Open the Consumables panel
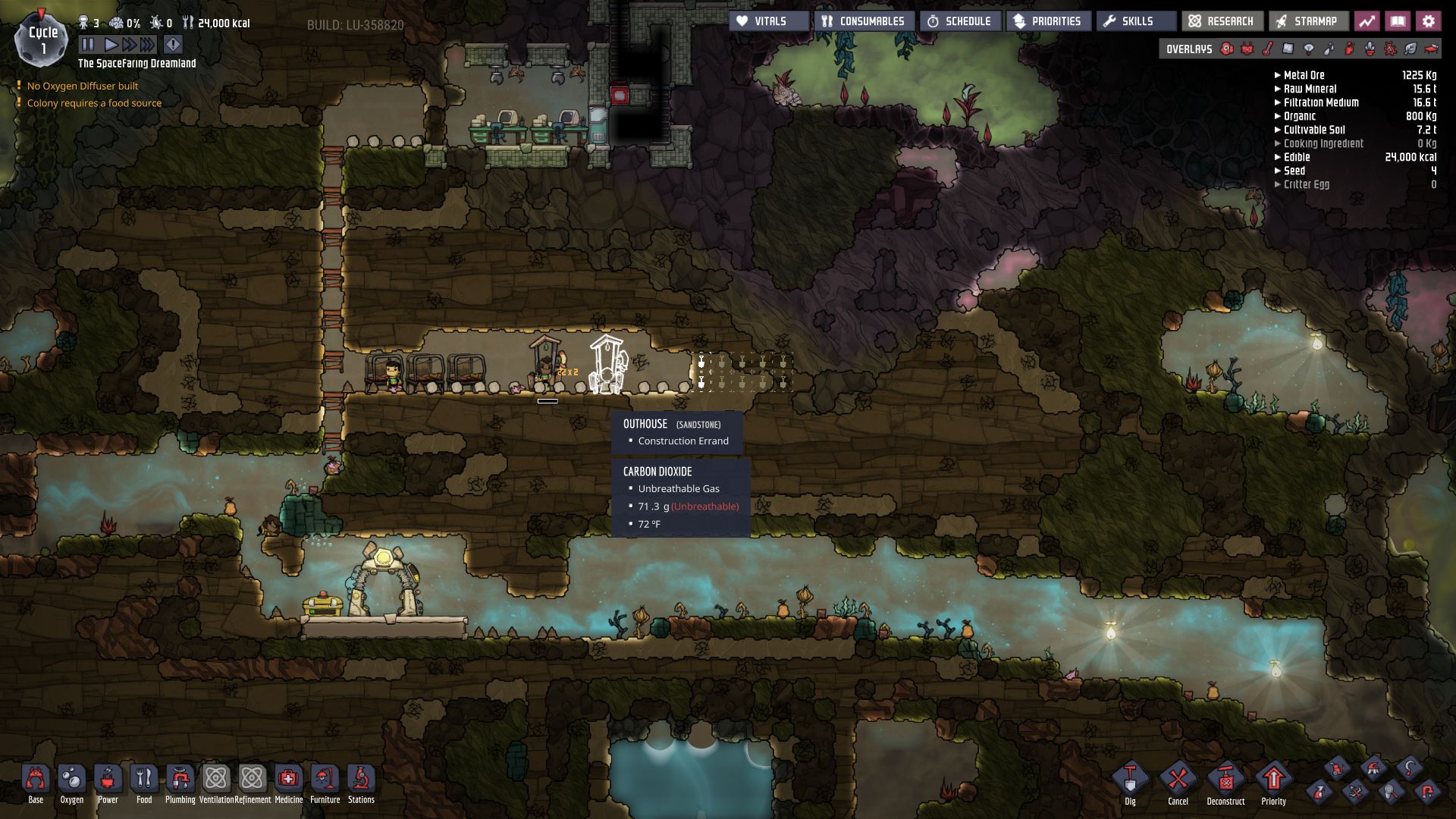 click(x=864, y=21)
